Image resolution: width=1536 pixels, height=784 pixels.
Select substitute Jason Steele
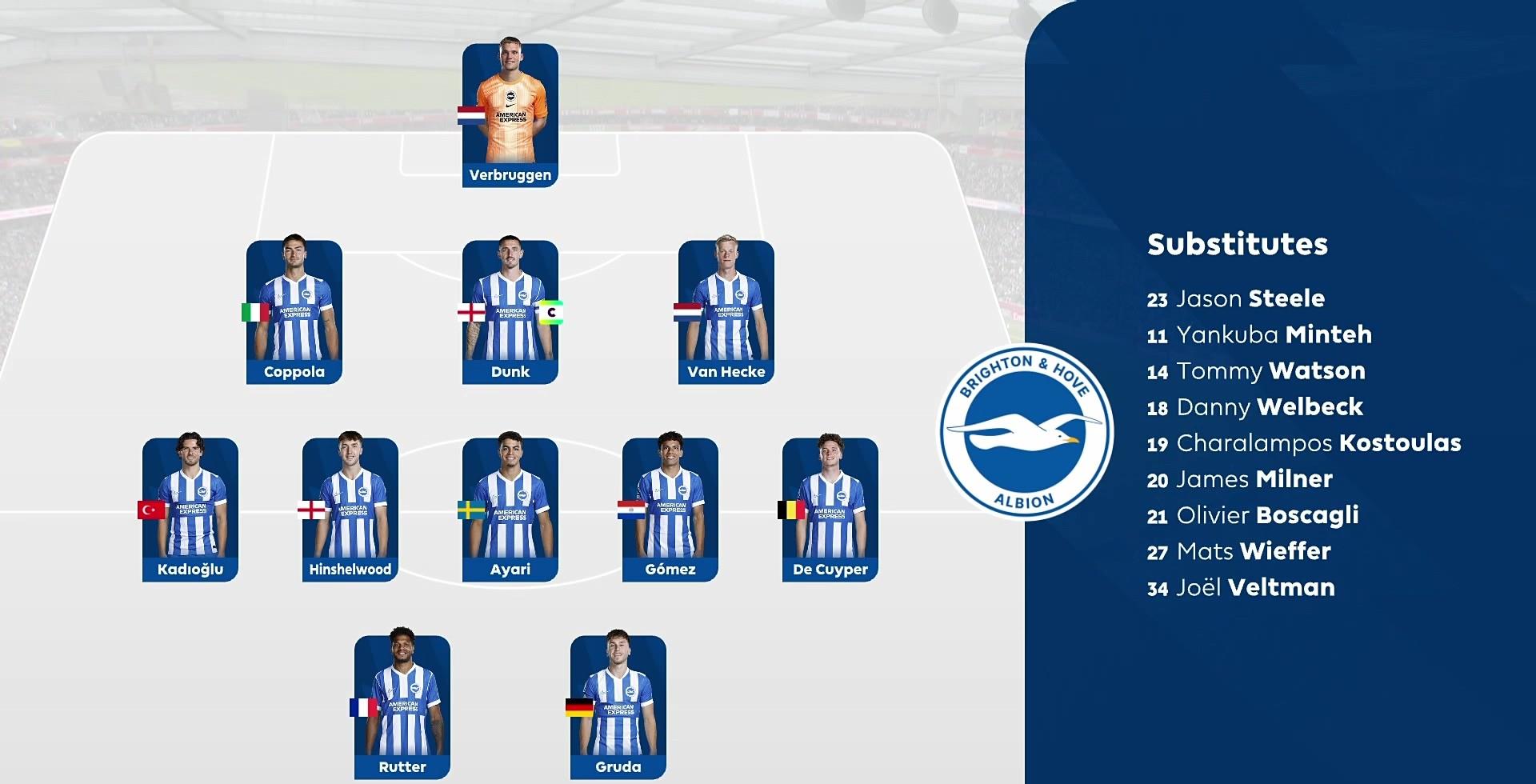1235,299
